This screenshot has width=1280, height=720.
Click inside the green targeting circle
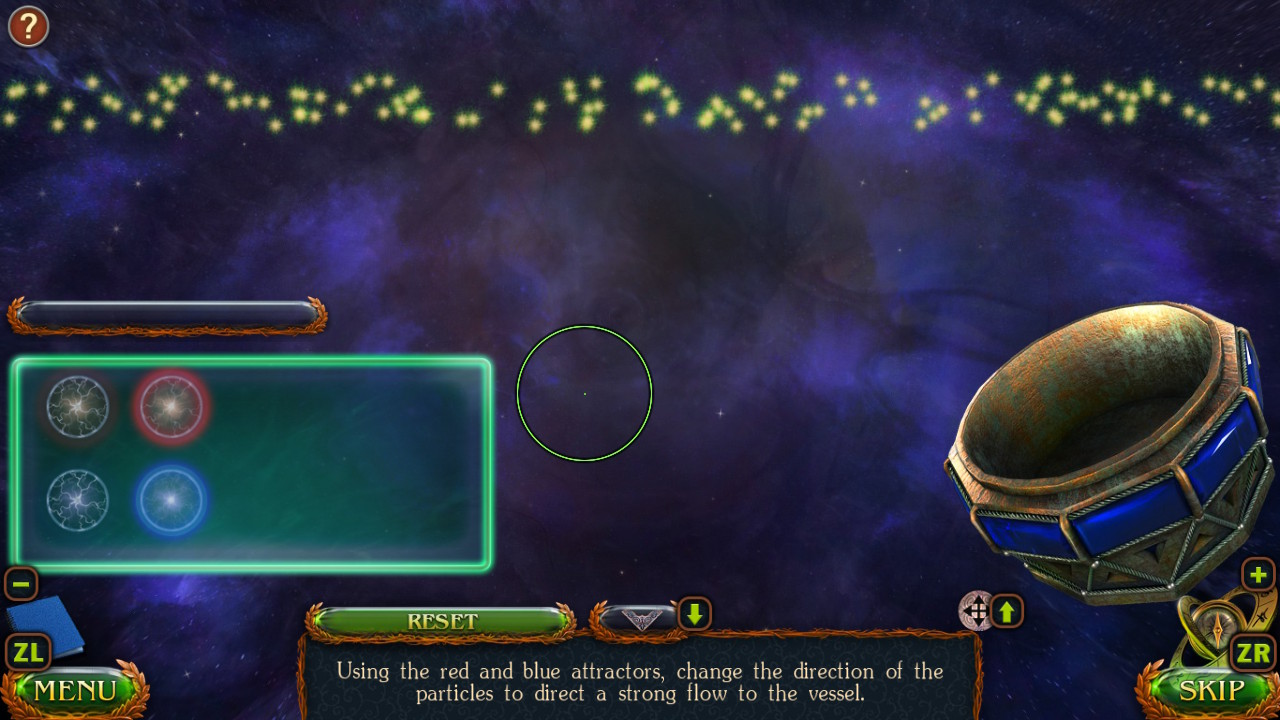tap(584, 393)
